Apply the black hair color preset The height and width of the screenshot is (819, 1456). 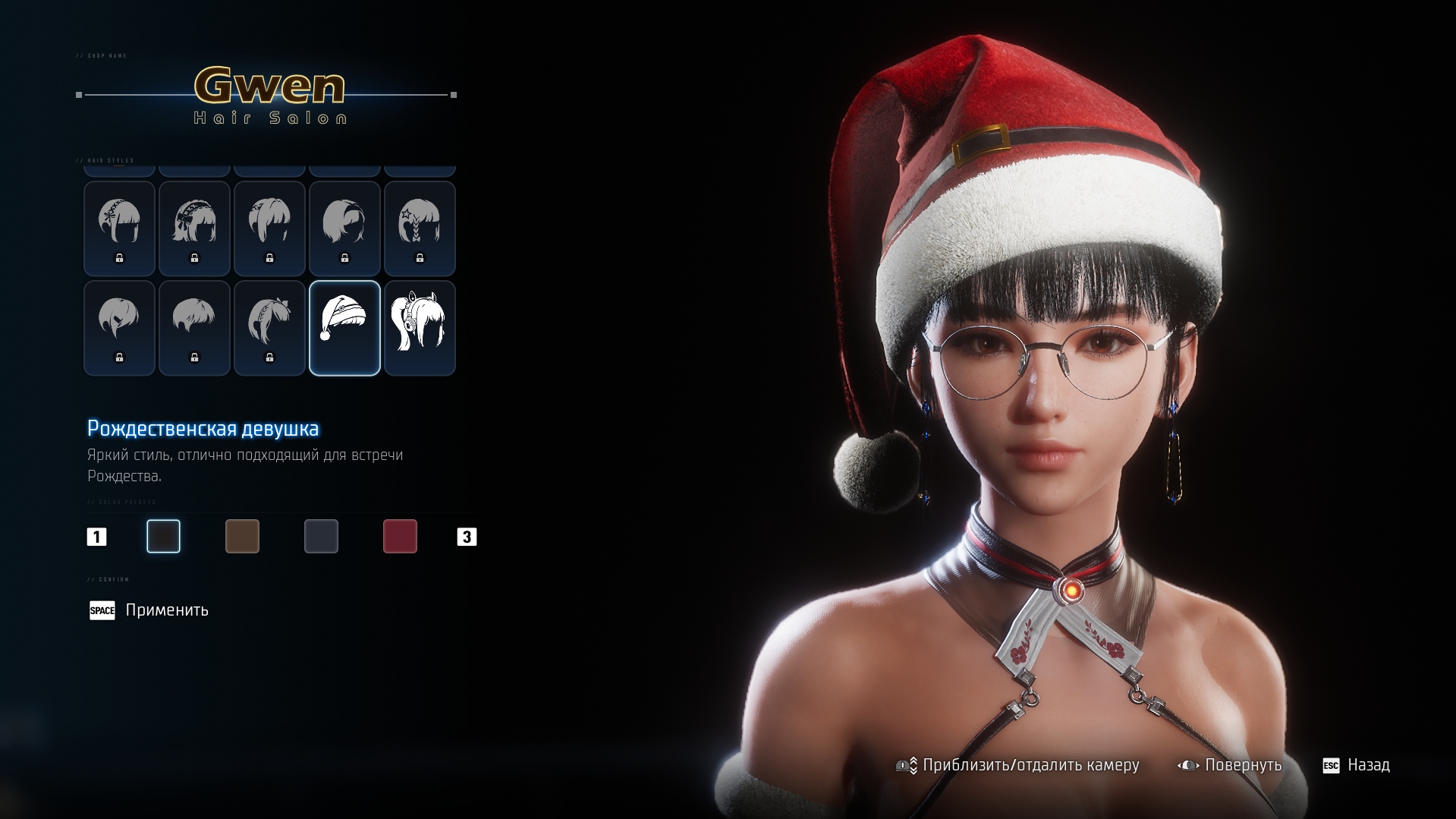(163, 537)
